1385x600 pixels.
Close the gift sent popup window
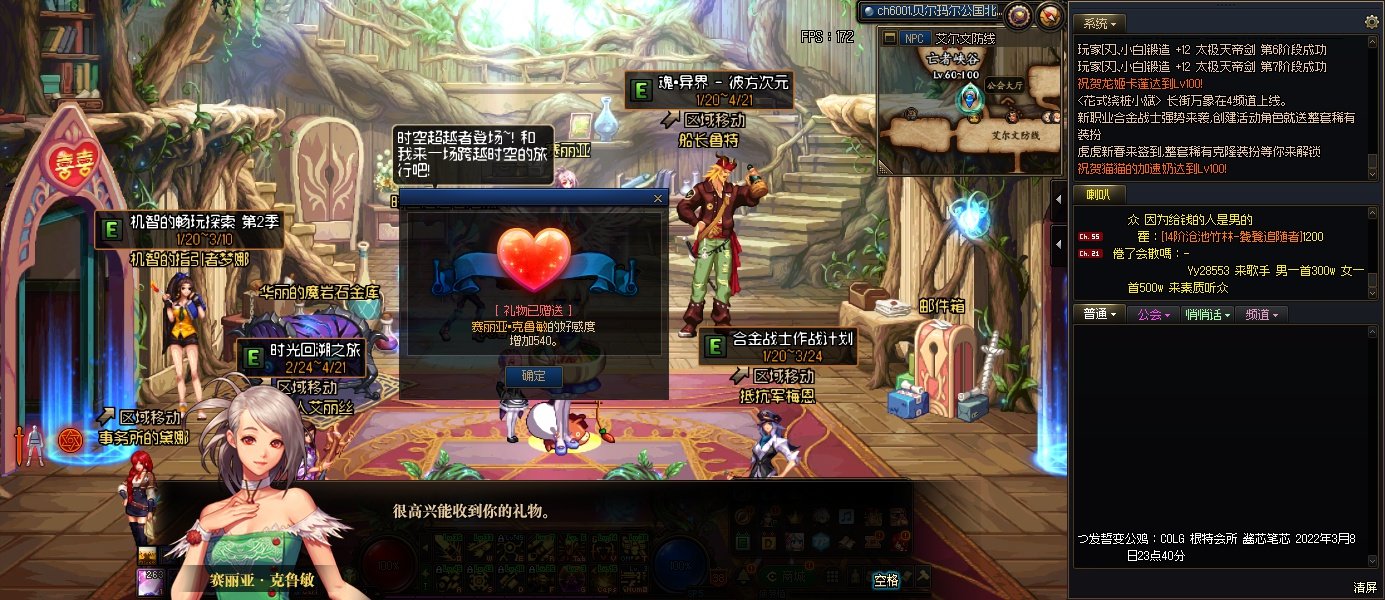pos(657,198)
